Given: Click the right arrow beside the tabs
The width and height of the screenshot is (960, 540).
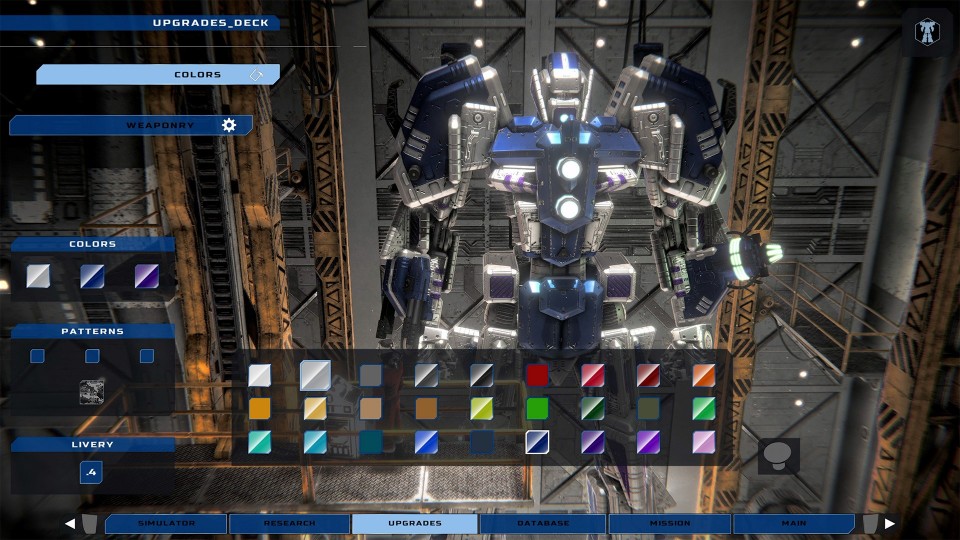Looking at the screenshot, I should (x=890, y=523).
